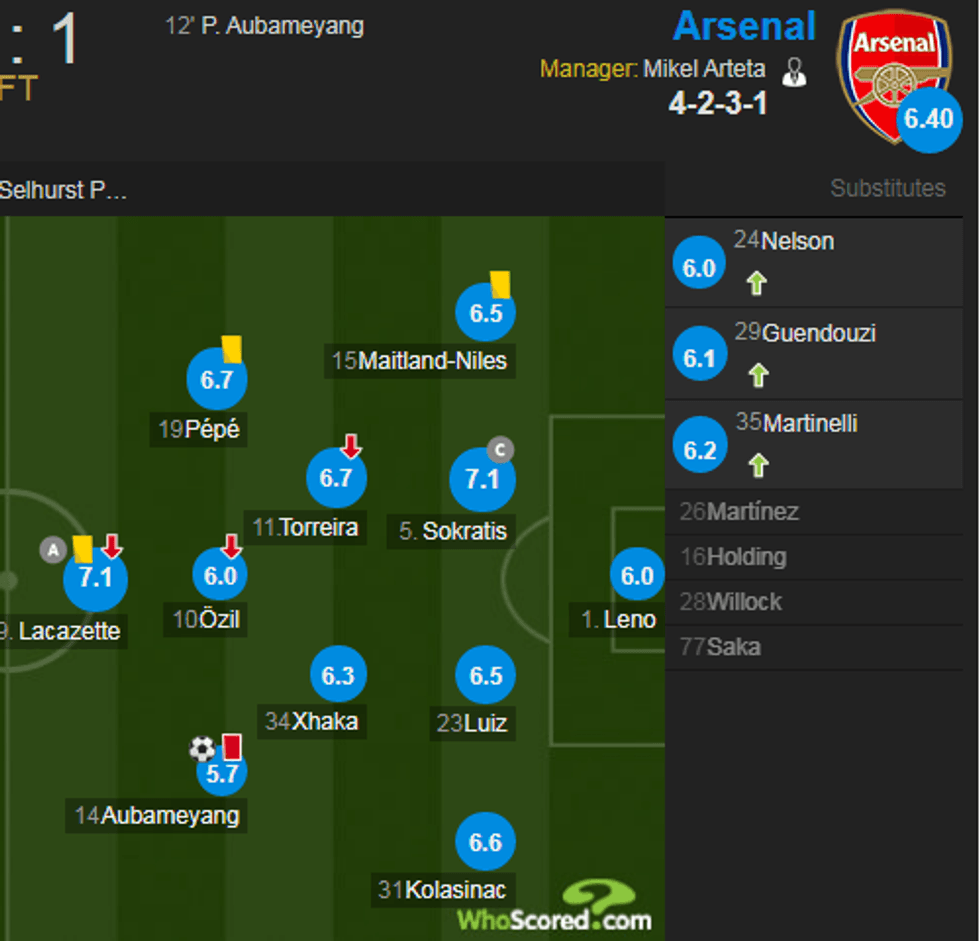Click Torreira's player marker

336,477
